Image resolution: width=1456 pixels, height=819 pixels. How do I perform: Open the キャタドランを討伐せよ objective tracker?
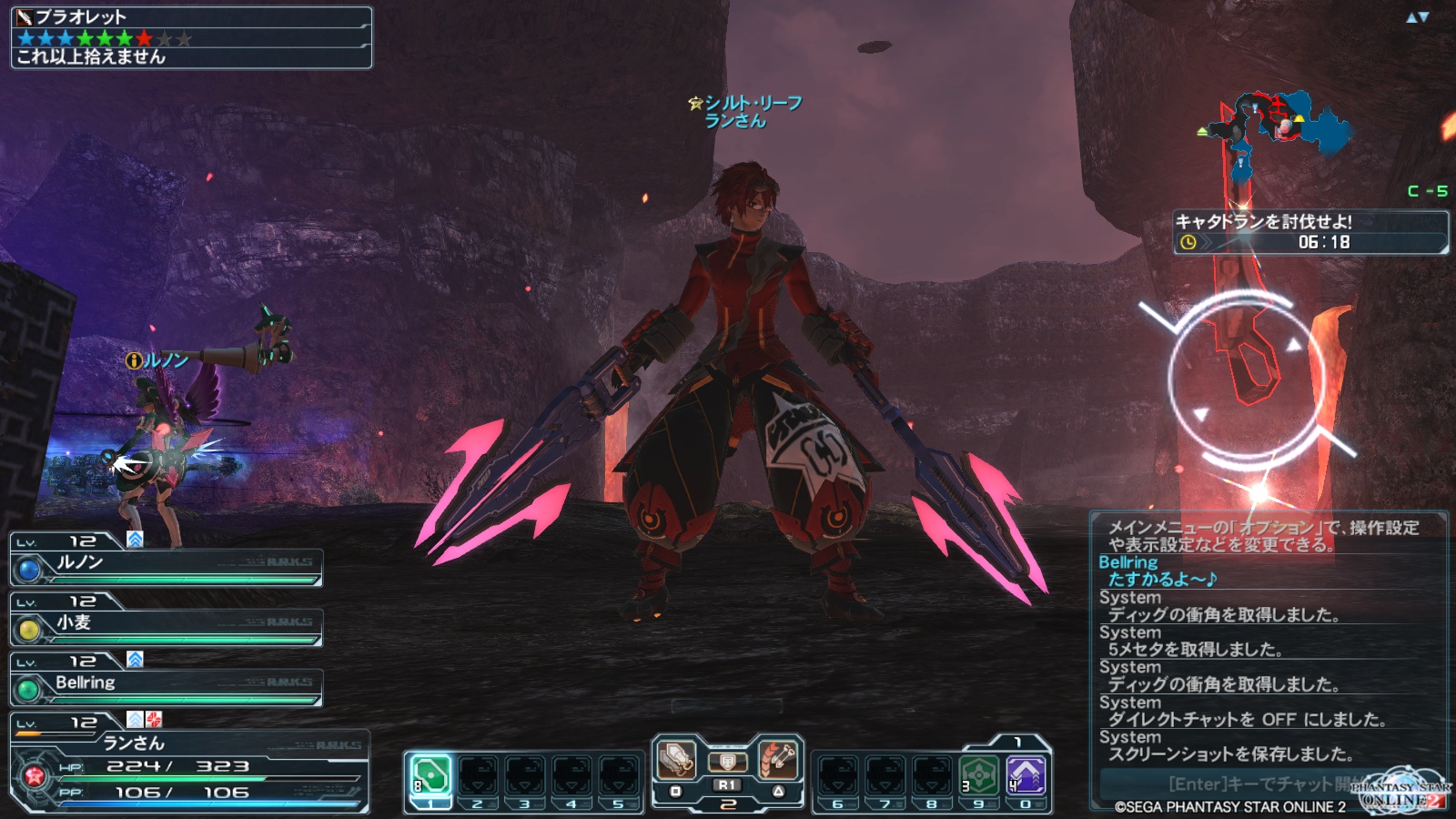(x=1310, y=233)
